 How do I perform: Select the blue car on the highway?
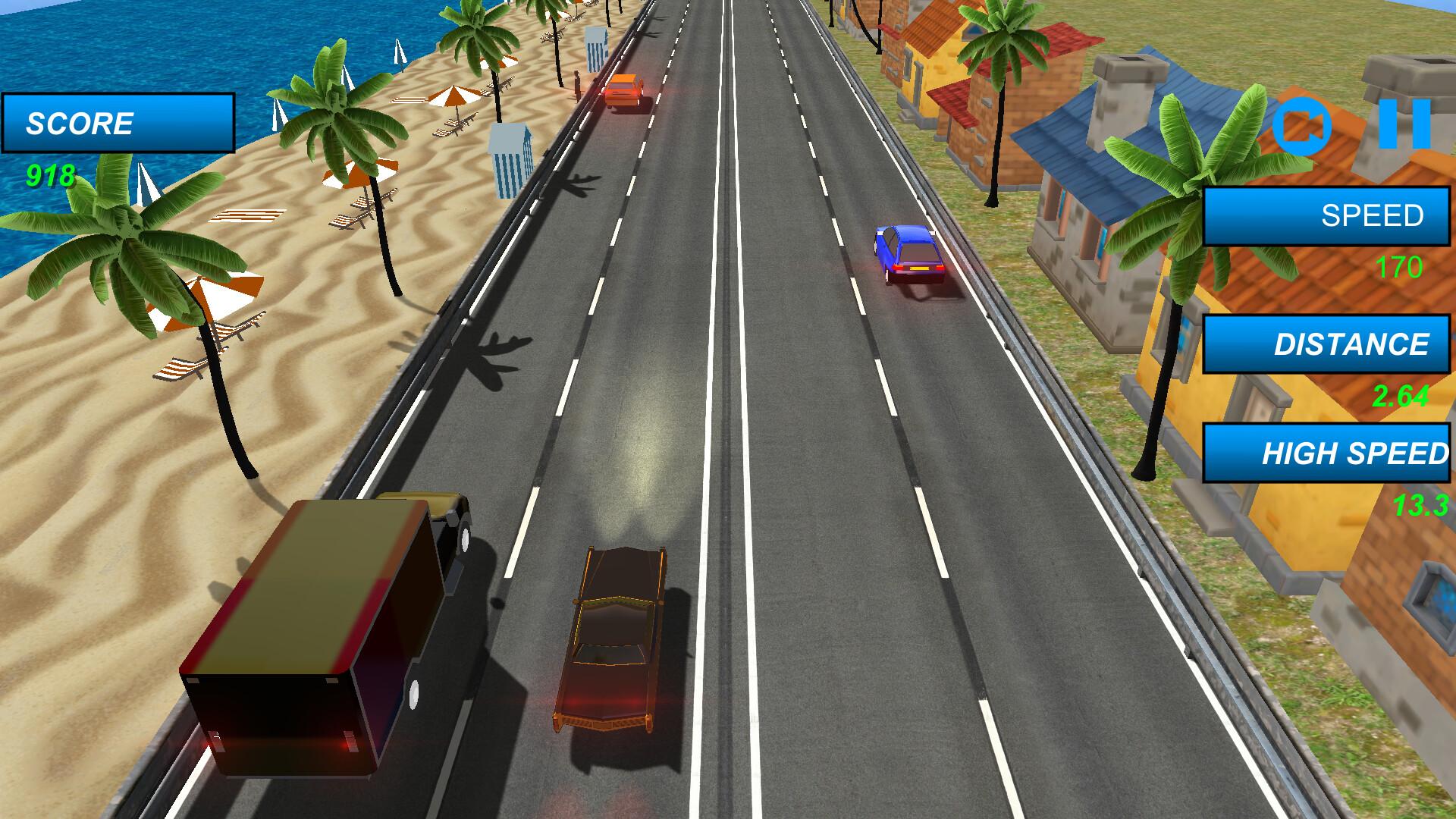908,254
